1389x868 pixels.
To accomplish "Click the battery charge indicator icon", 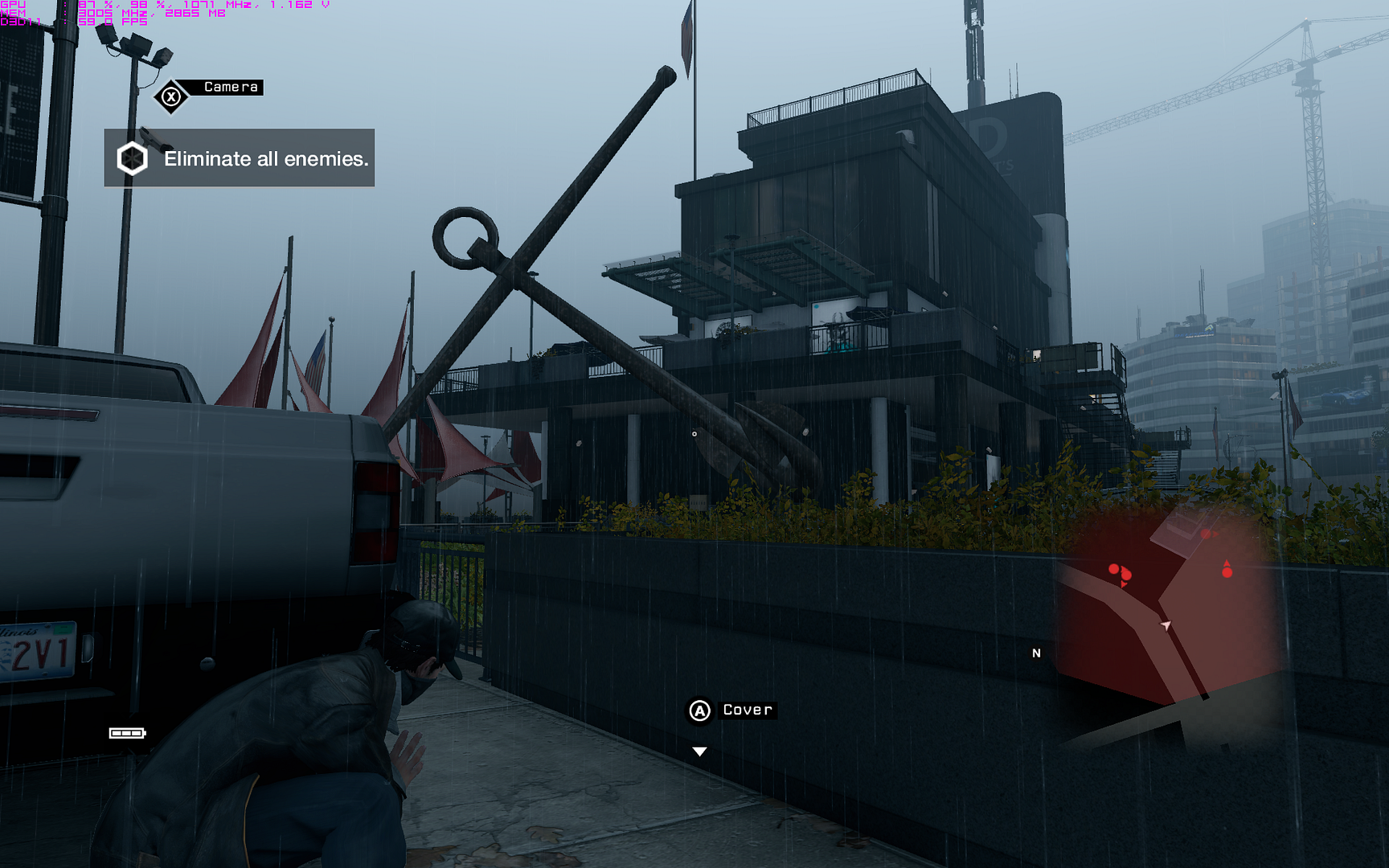I will pos(127,732).
